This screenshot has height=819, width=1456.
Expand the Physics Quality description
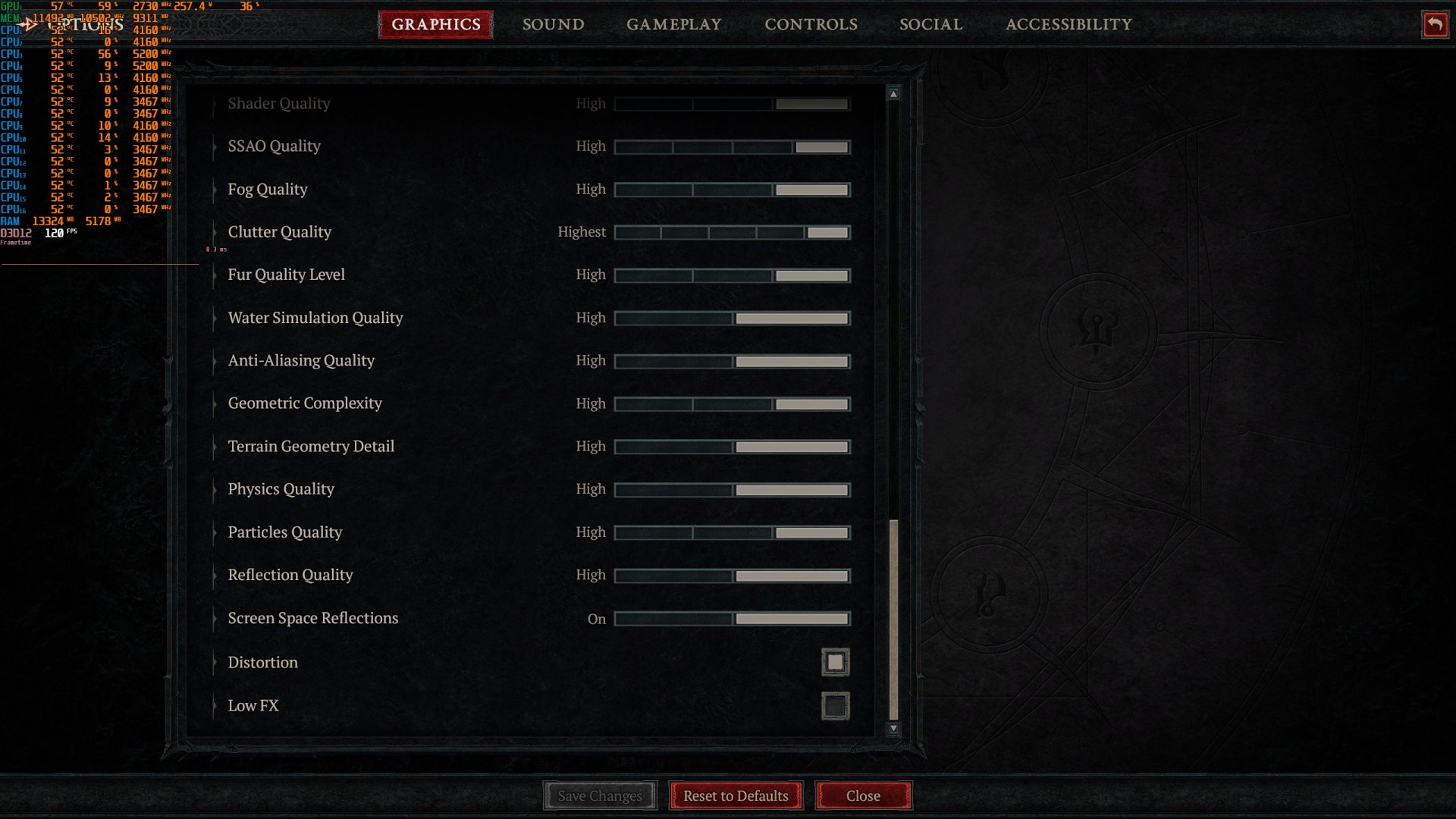[x=213, y=489]
